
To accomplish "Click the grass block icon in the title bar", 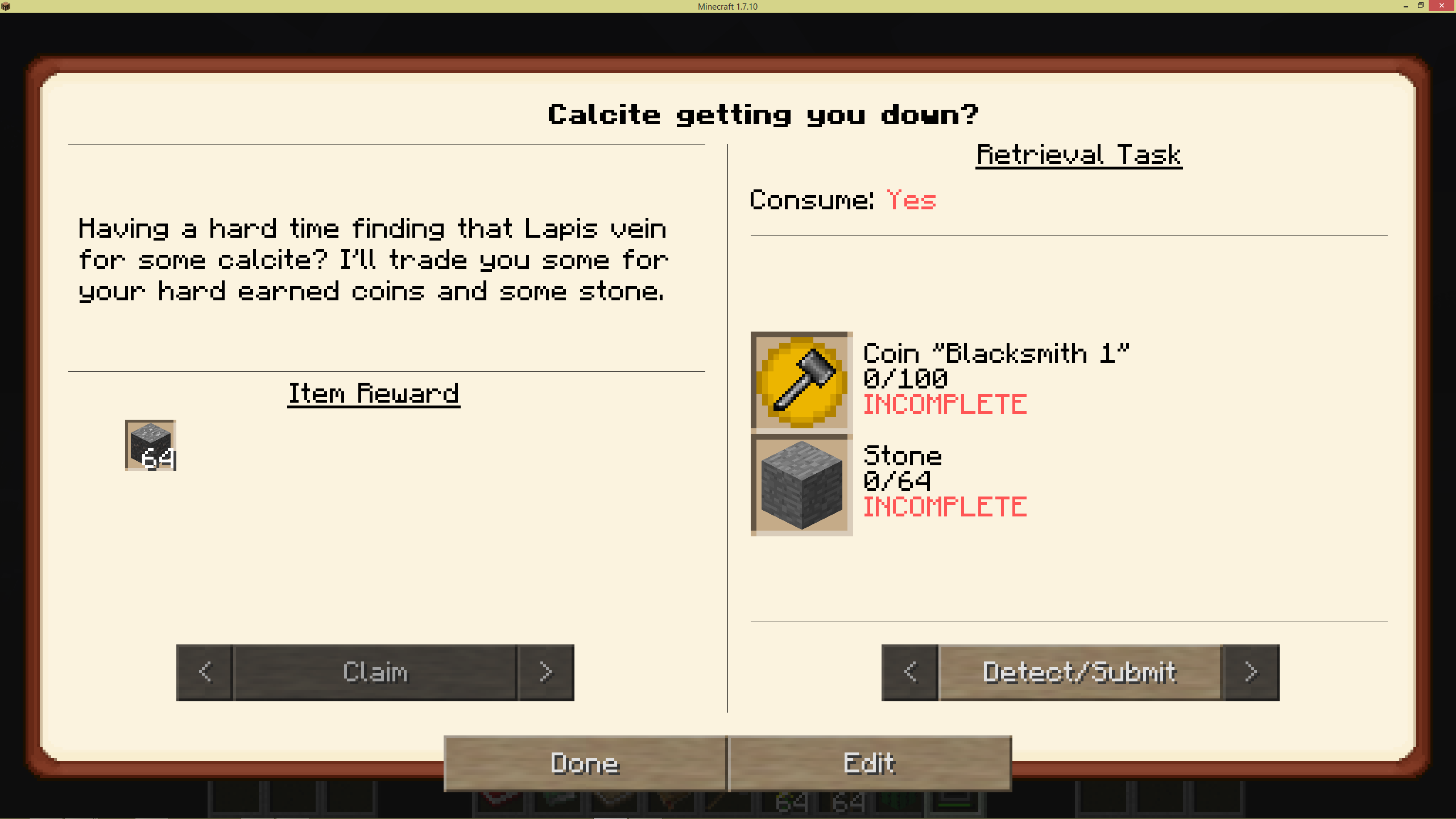I will [x=6, y=7].
